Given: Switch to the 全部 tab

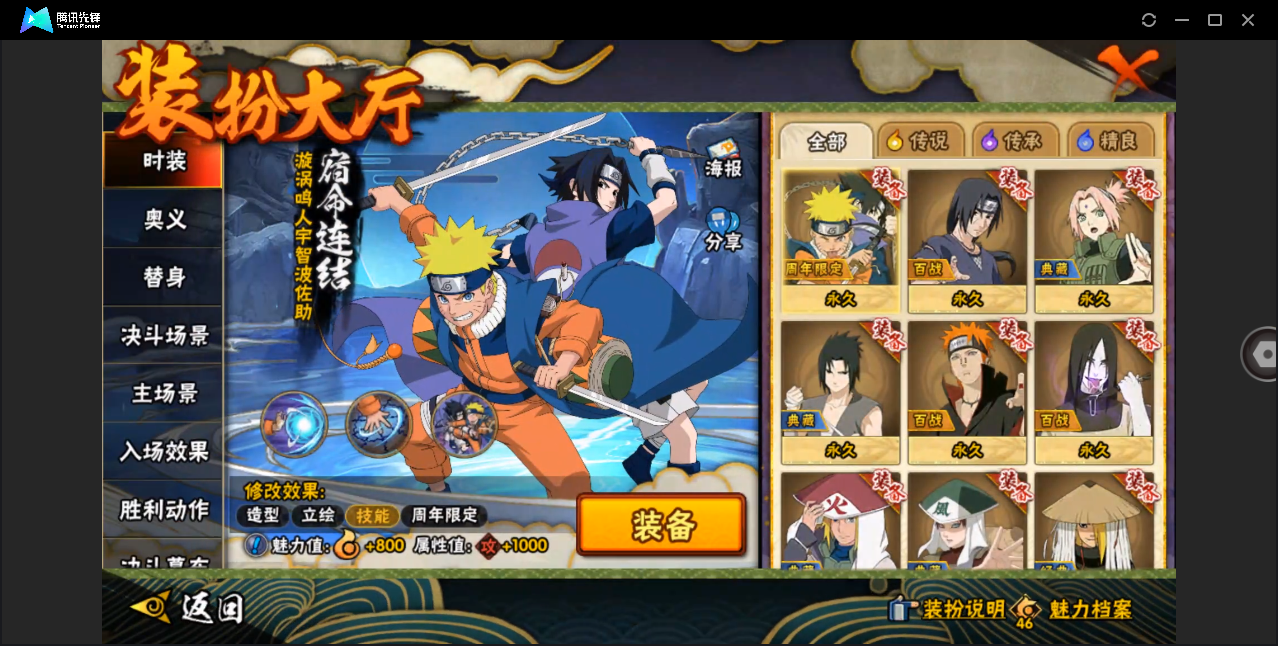Looking at the screenshot, I should point(826,141).
